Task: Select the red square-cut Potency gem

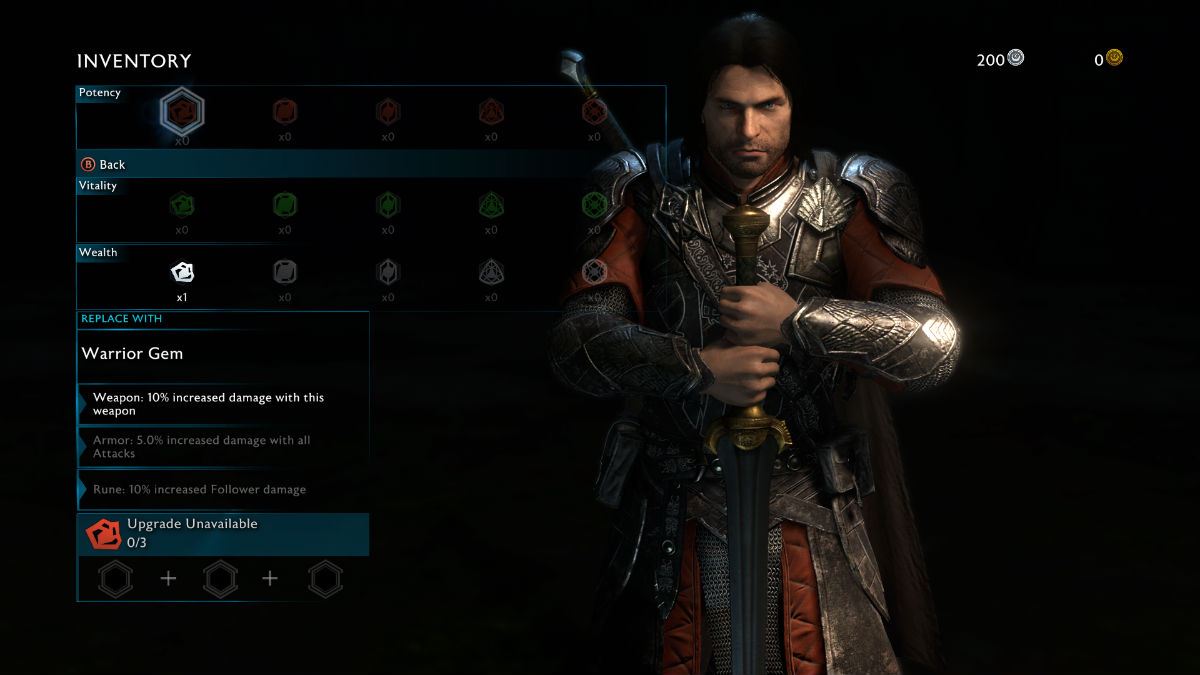Action: tap(285, 111)
